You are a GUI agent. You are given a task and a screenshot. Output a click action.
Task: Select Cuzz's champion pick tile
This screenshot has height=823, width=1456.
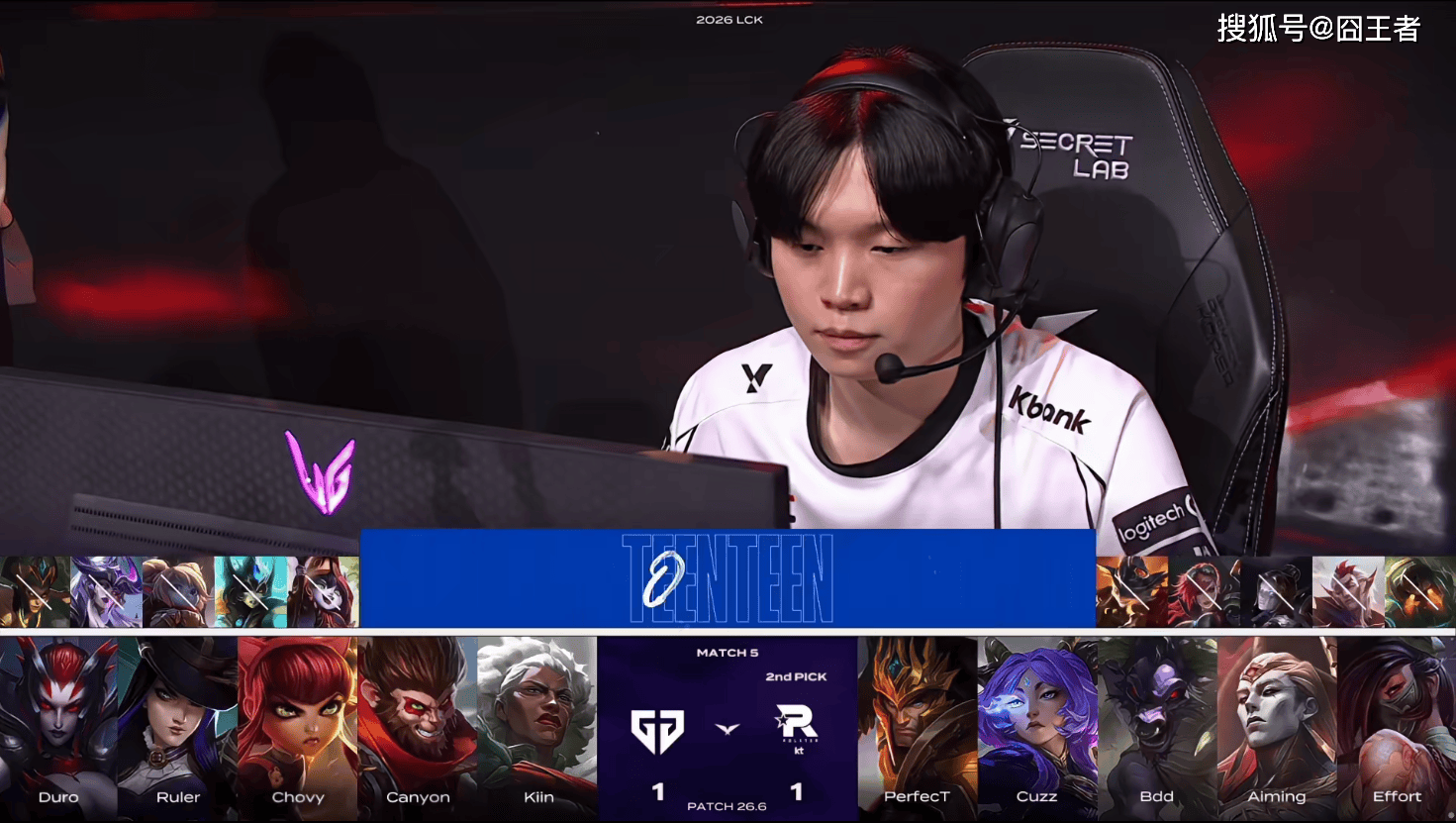[x=1037, y=723]
